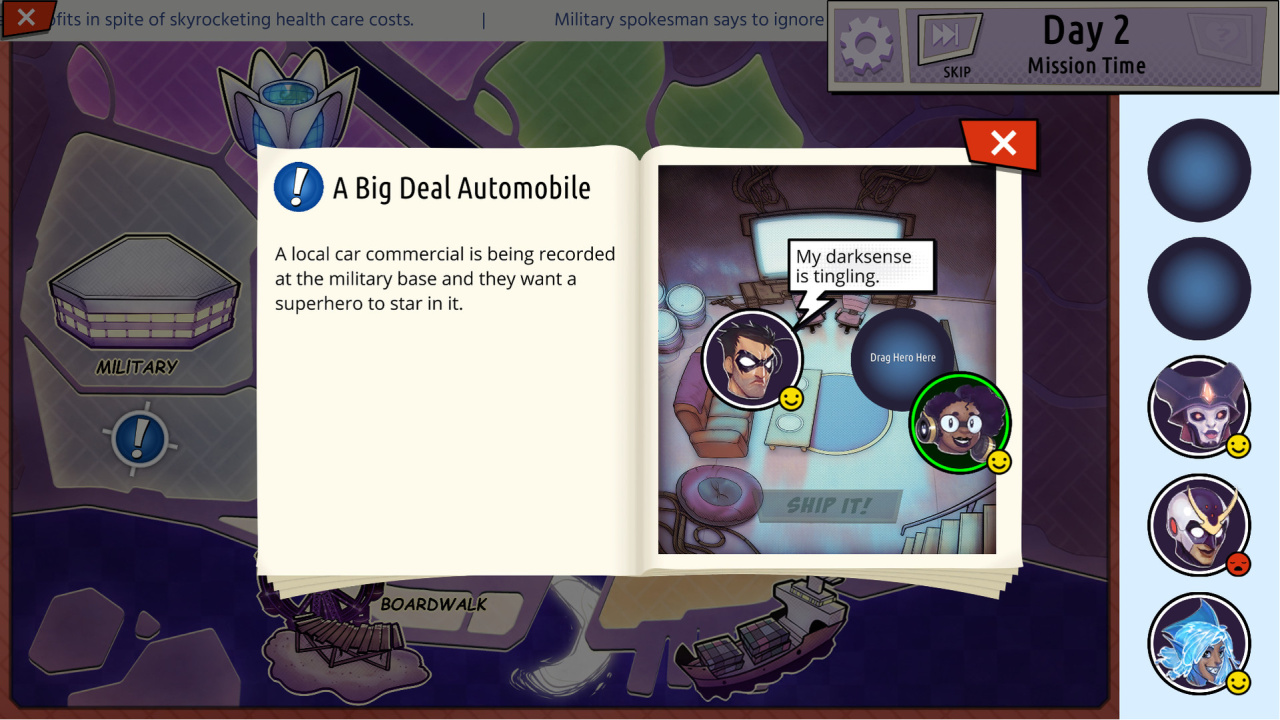Select the exclamation mission marker on map
The image size is (1280, 720).
point(140,438)
